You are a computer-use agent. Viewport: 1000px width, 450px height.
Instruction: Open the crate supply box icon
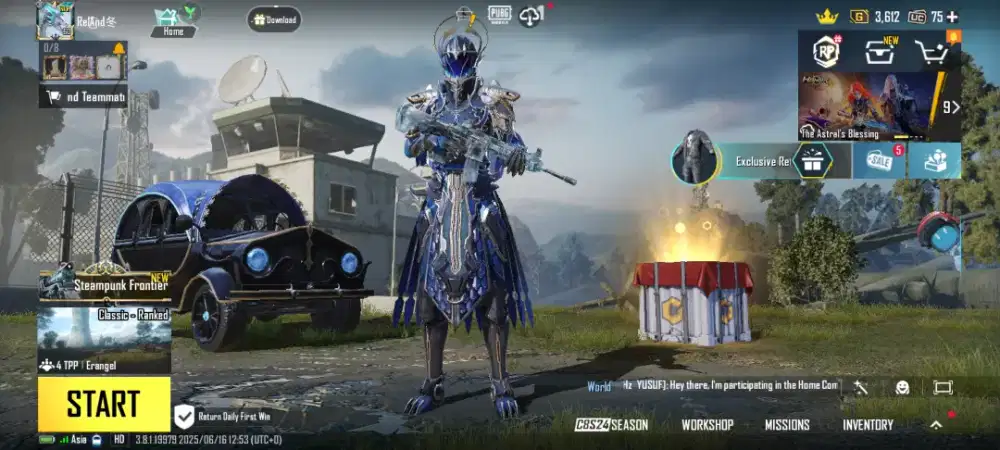click(880, 52)
